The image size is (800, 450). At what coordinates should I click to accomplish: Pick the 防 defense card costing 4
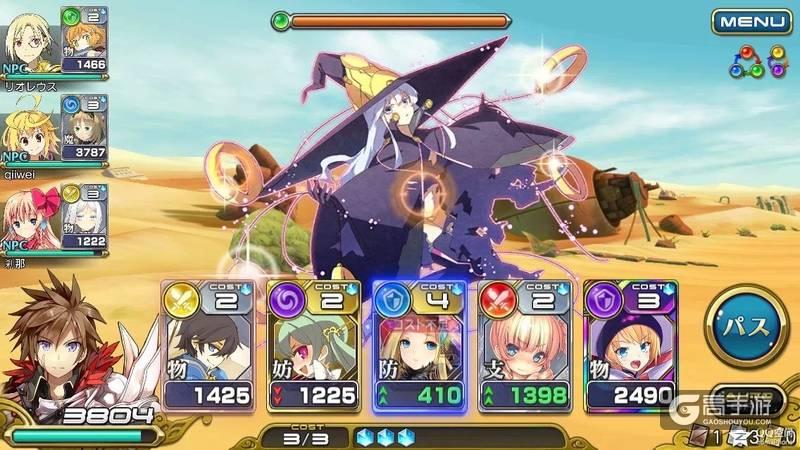[x=418, y=343]
